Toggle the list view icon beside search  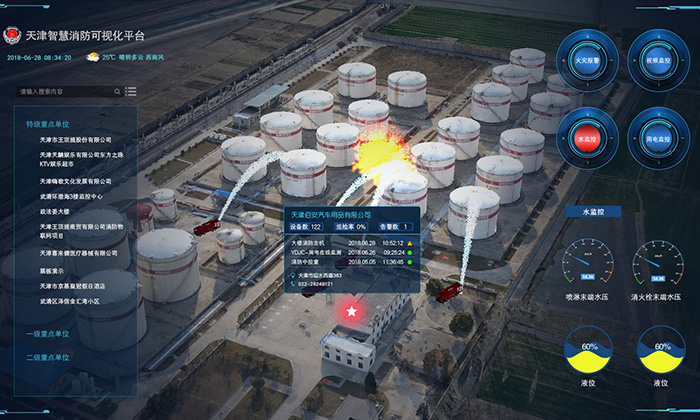coord(130,92)
